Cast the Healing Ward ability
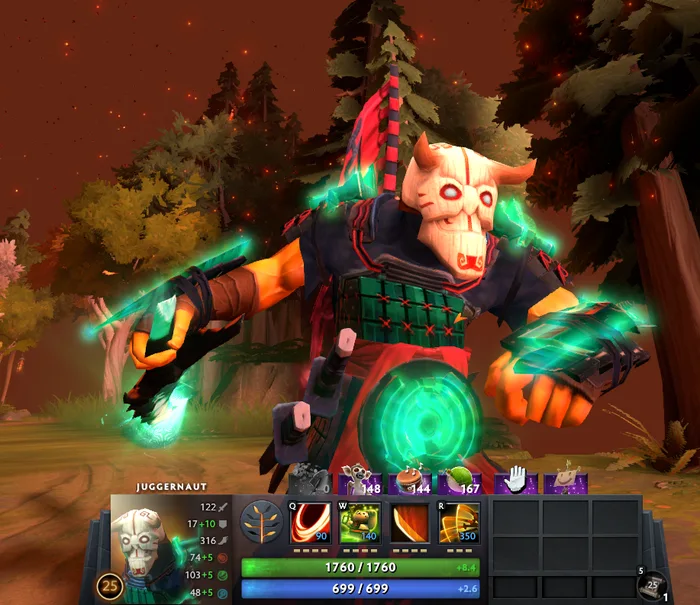Screen dimensions: 700x605 tap(359, 523)
